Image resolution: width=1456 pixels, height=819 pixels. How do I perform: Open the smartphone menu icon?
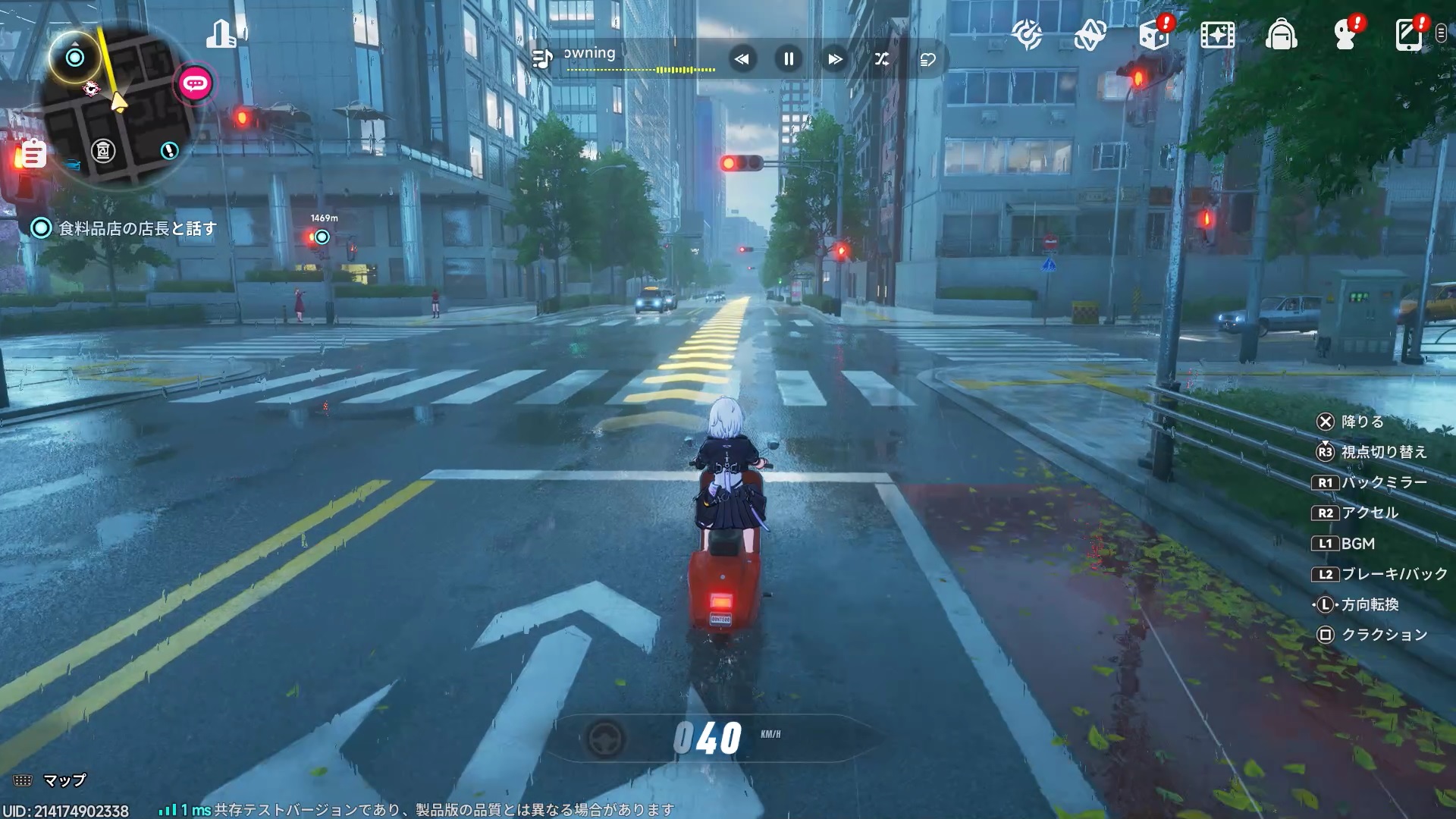[x=1408, y=35]
